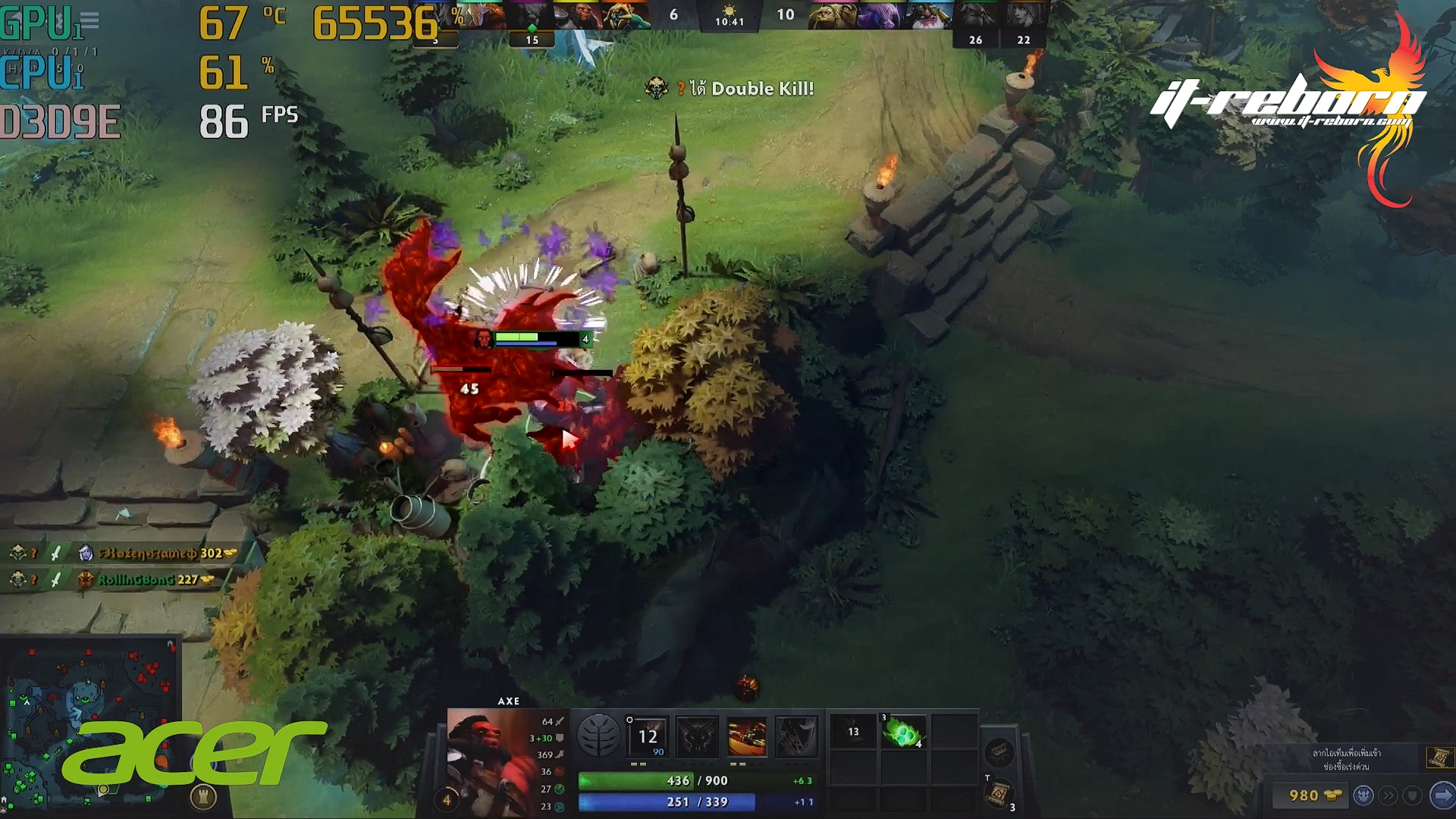Screen dimensions: 1456x819
Task: Click the blue arrow courier deliver button
Action: pyautogui.click(x=1440, y=795)
